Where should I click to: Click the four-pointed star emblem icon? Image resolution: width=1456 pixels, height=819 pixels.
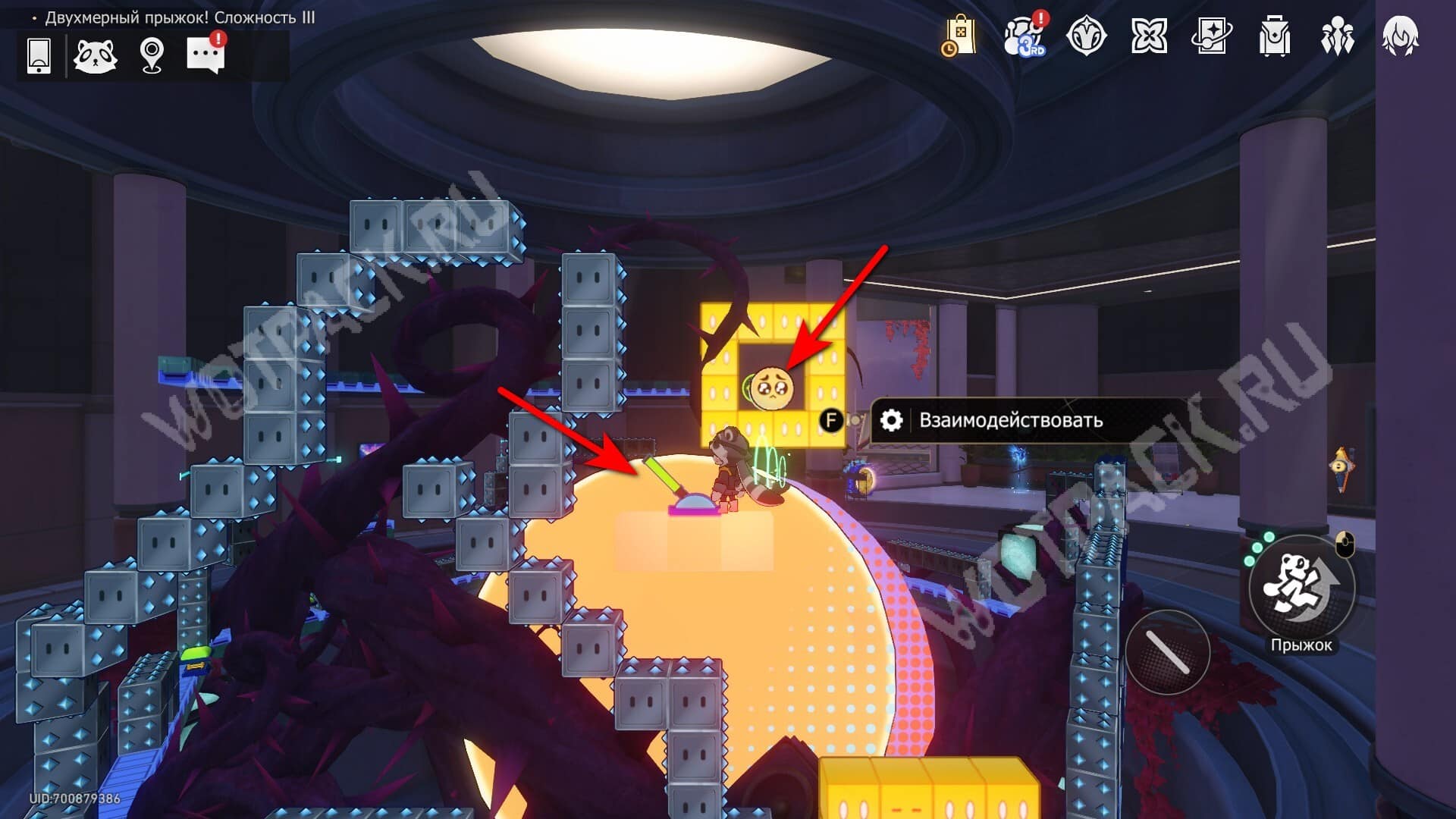coord(1149,36)
